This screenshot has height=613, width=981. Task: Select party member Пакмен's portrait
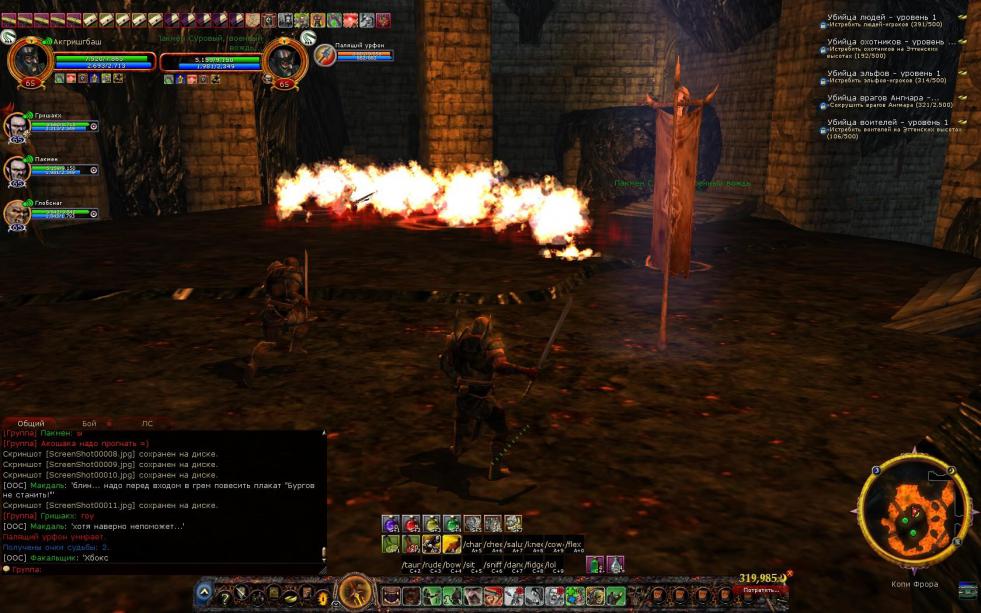click(17, 169)
